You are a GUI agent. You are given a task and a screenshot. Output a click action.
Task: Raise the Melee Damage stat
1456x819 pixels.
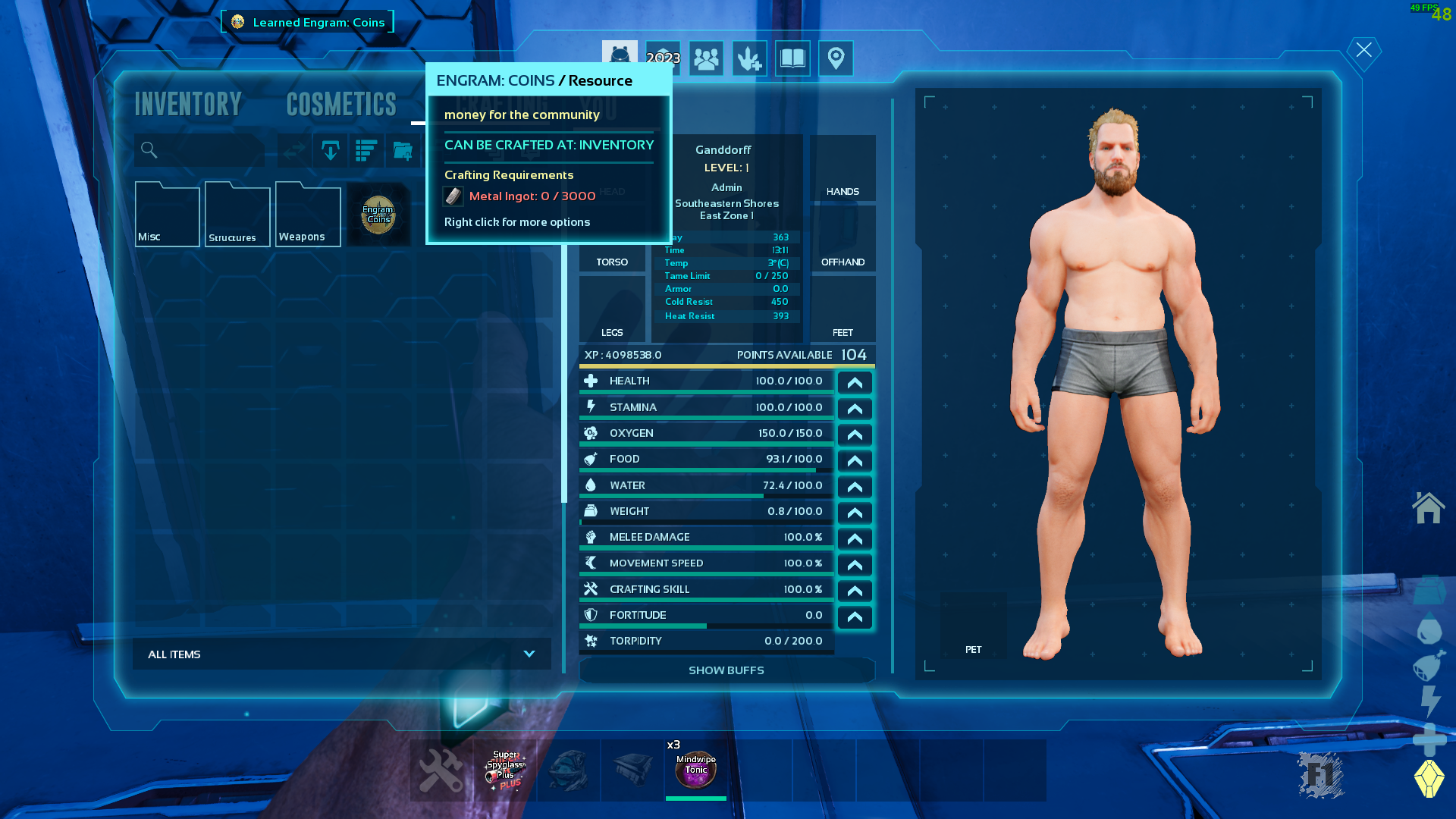pyautogui.click(x=855, y=539)
